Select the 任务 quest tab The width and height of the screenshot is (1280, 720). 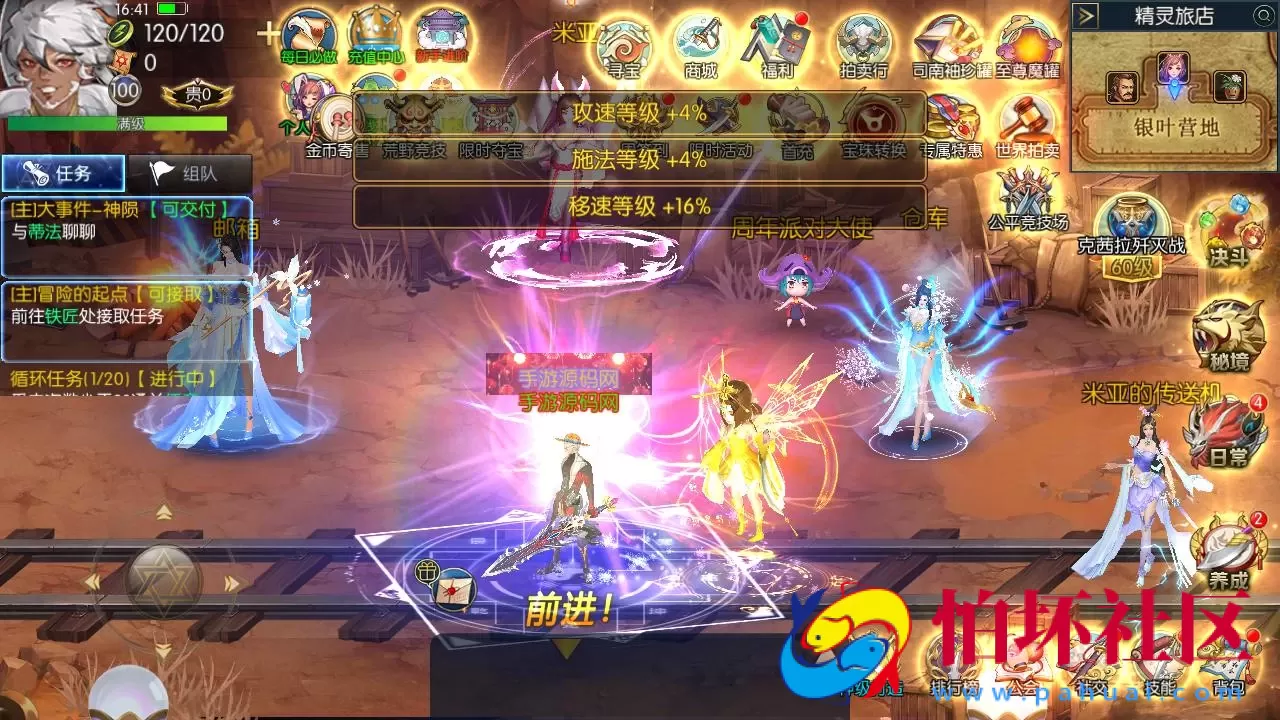(62, 170)
